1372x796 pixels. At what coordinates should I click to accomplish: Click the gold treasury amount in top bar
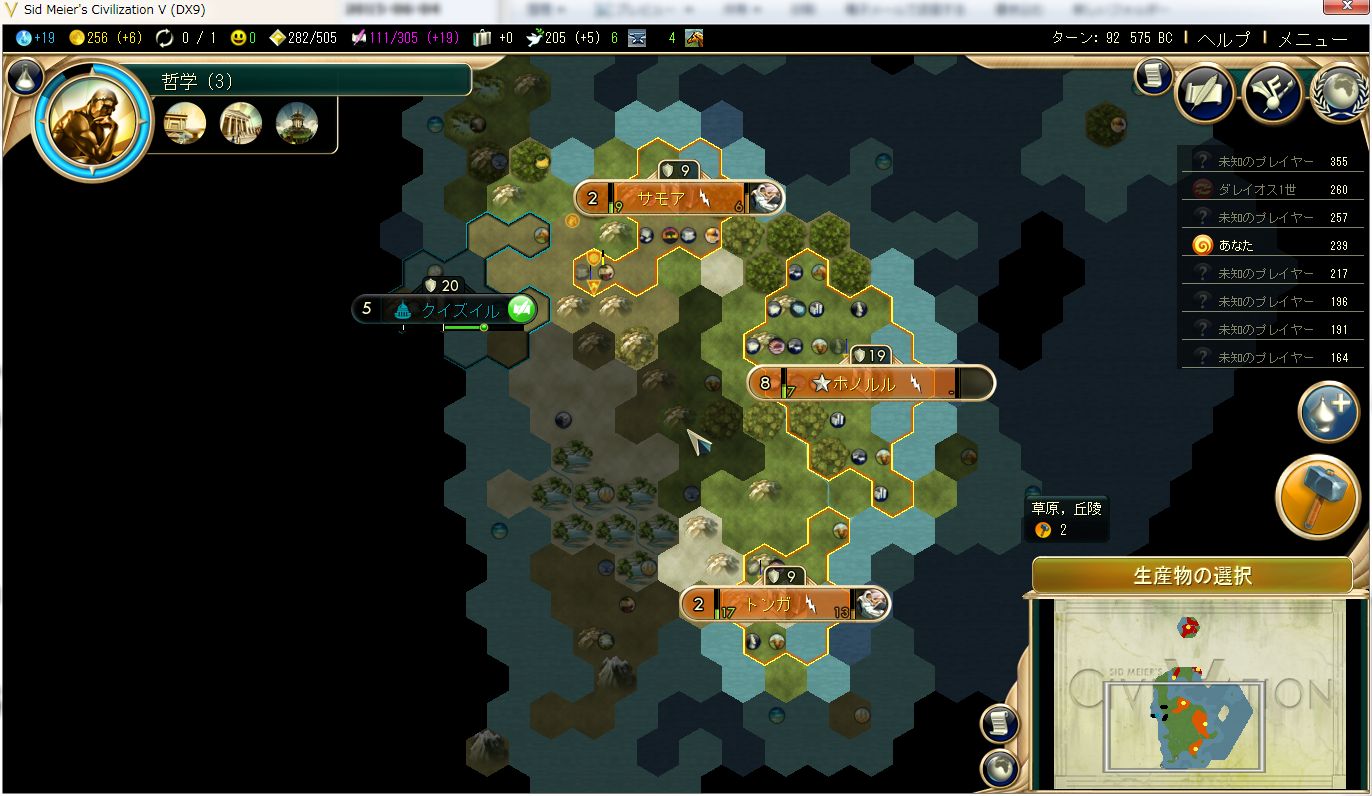tap(105, 38)
